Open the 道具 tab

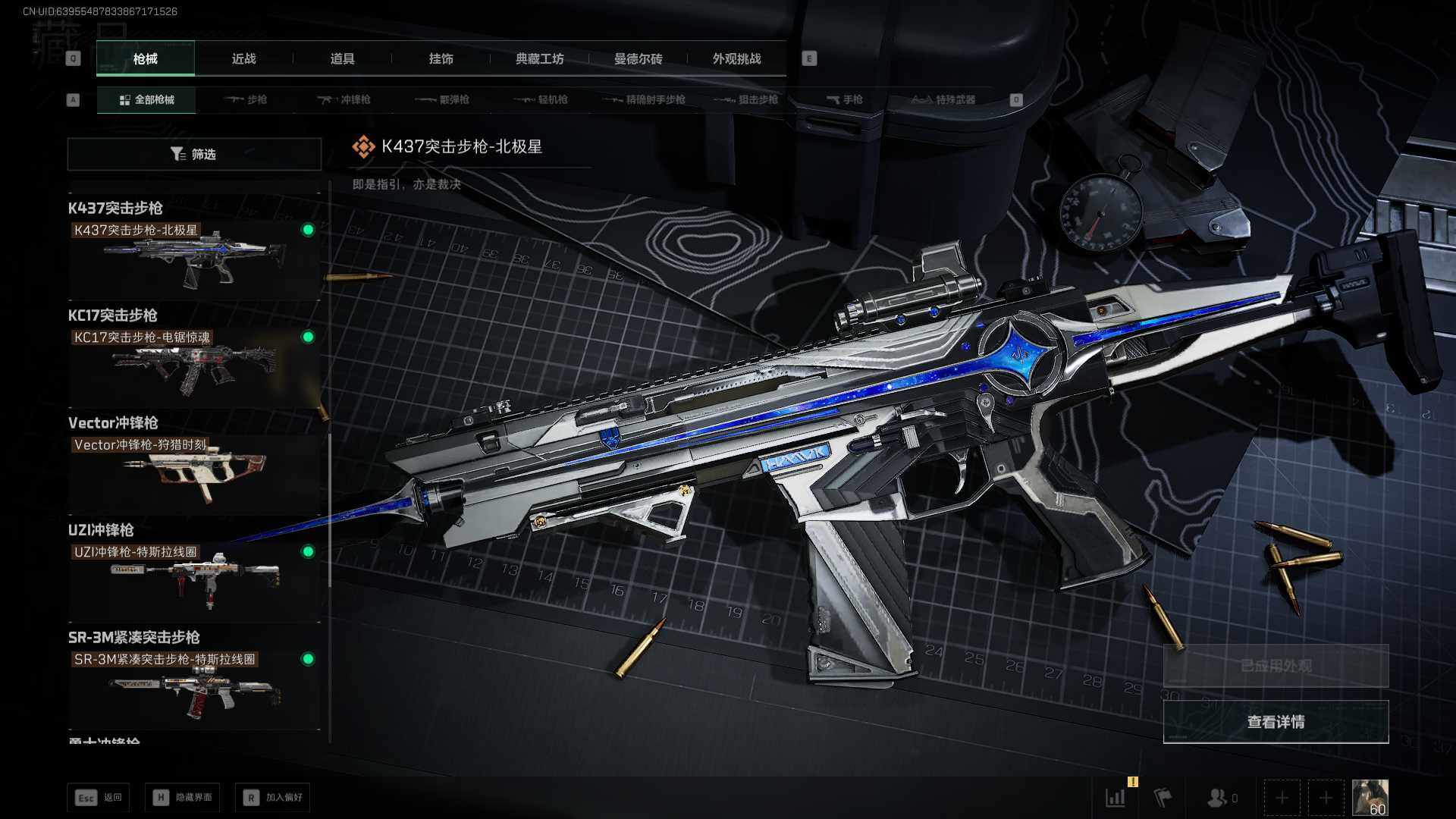[342, 58]
